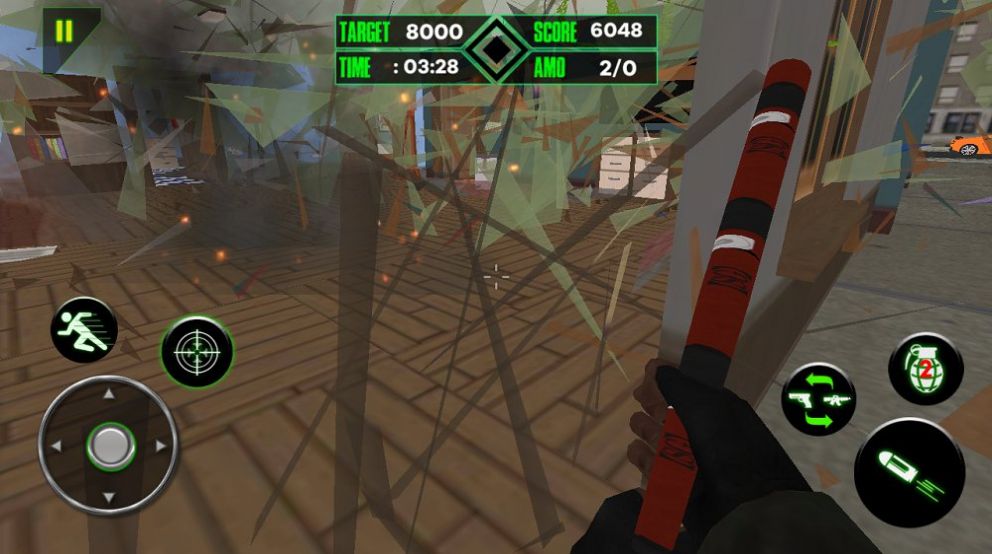The width and height of the screenshot is (992, 554).
Task: Tap the joystick's right arrow
Action: [x=161, y=445]
